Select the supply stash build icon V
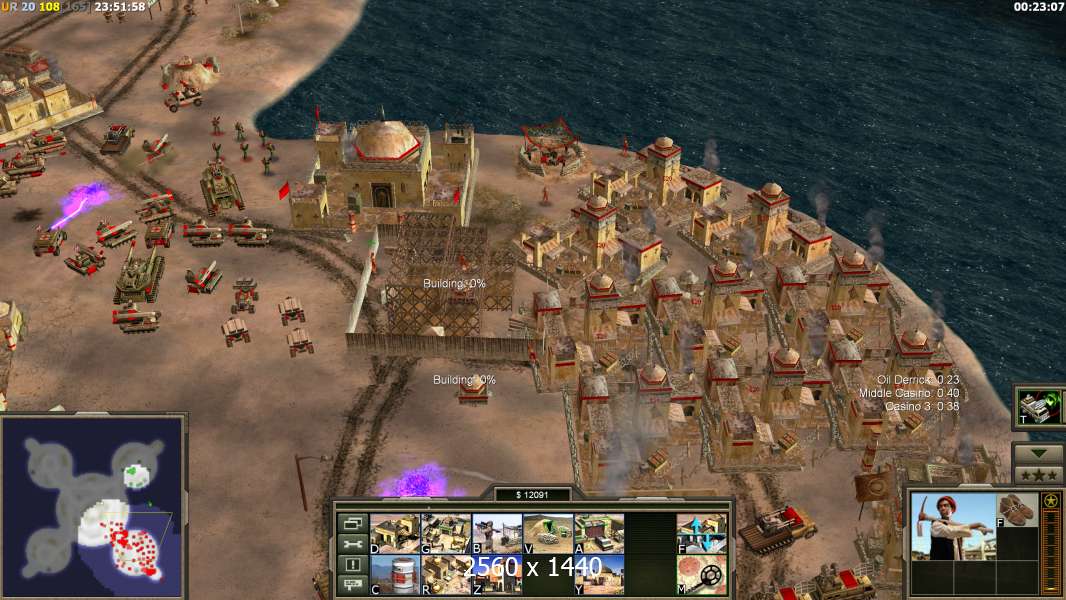1066x600 pixels. click(548, 534)
